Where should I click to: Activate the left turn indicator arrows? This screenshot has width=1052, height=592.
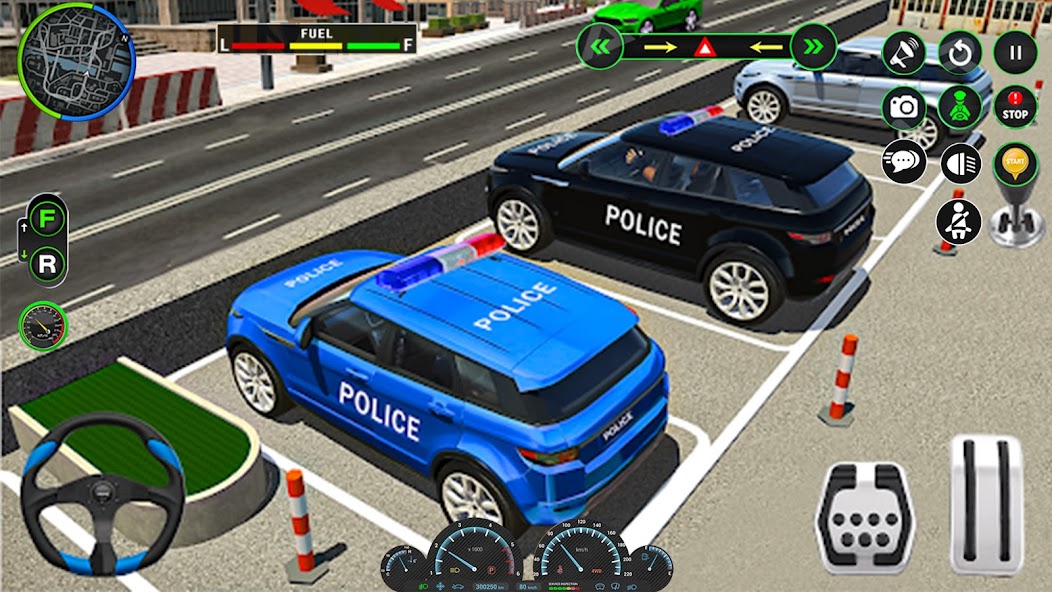(x=600, y=46)
